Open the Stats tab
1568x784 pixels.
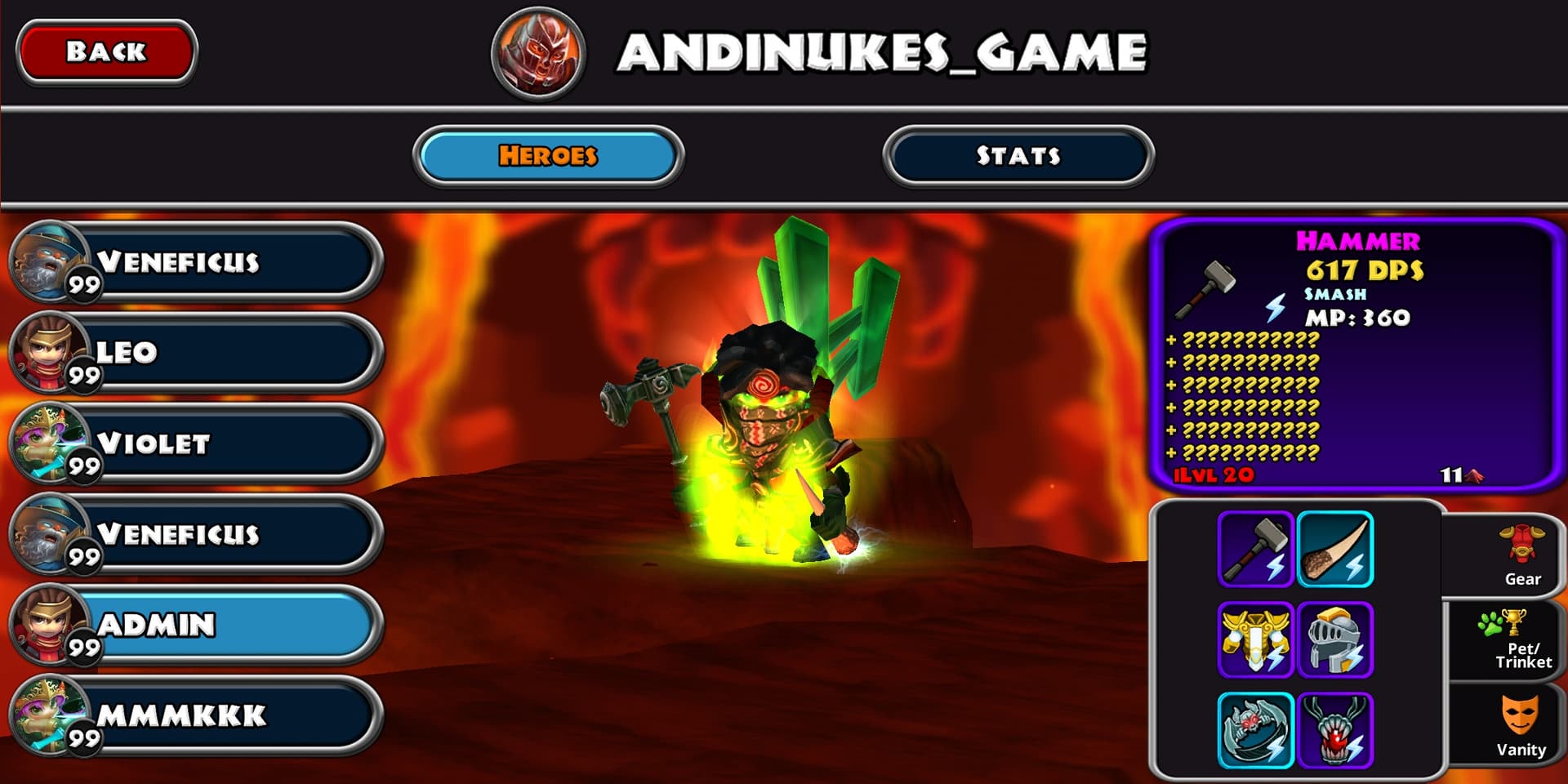coord(1018,155)
